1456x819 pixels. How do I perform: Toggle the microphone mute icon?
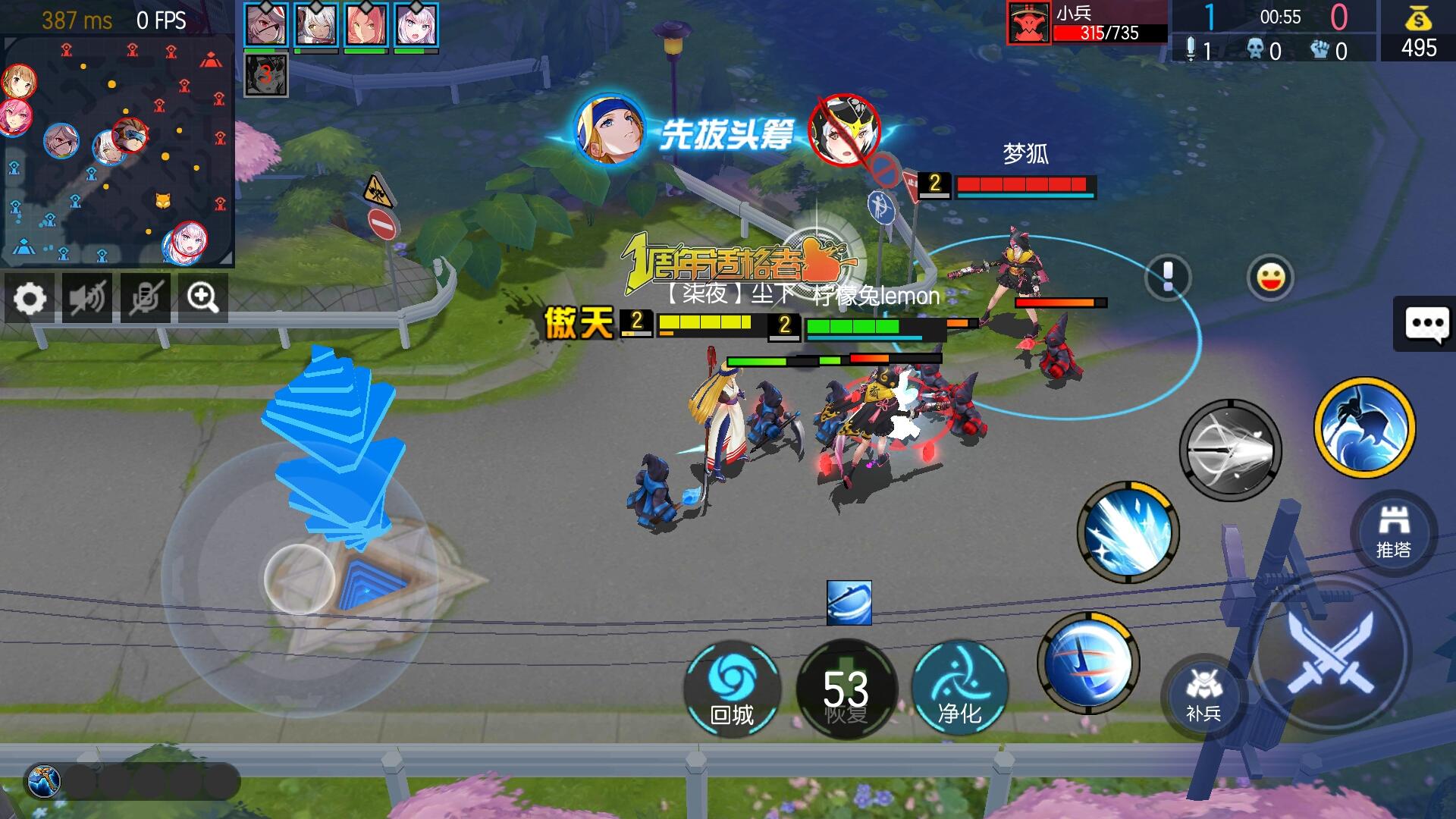[144, 298]
